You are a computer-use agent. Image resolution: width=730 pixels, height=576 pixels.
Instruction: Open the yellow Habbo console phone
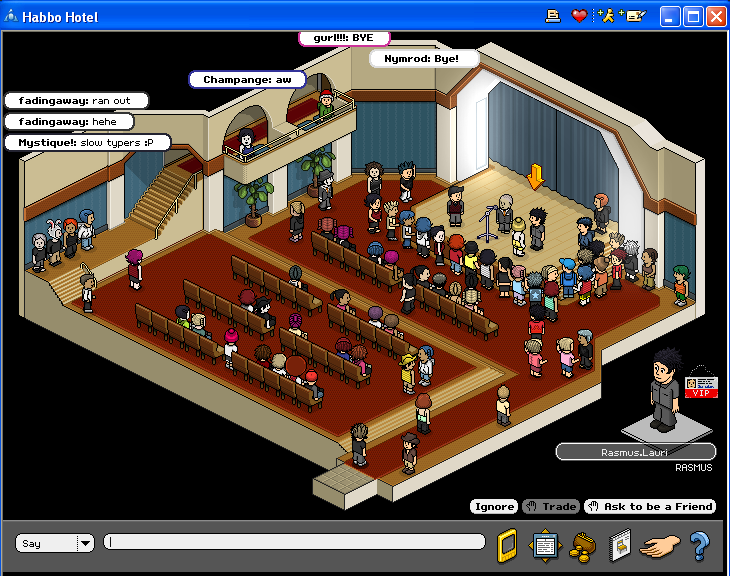click(507, 544)
